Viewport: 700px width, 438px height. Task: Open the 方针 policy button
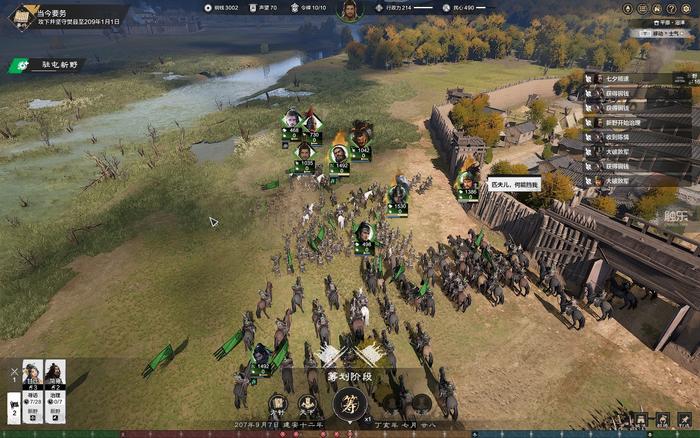click(278, 405)
